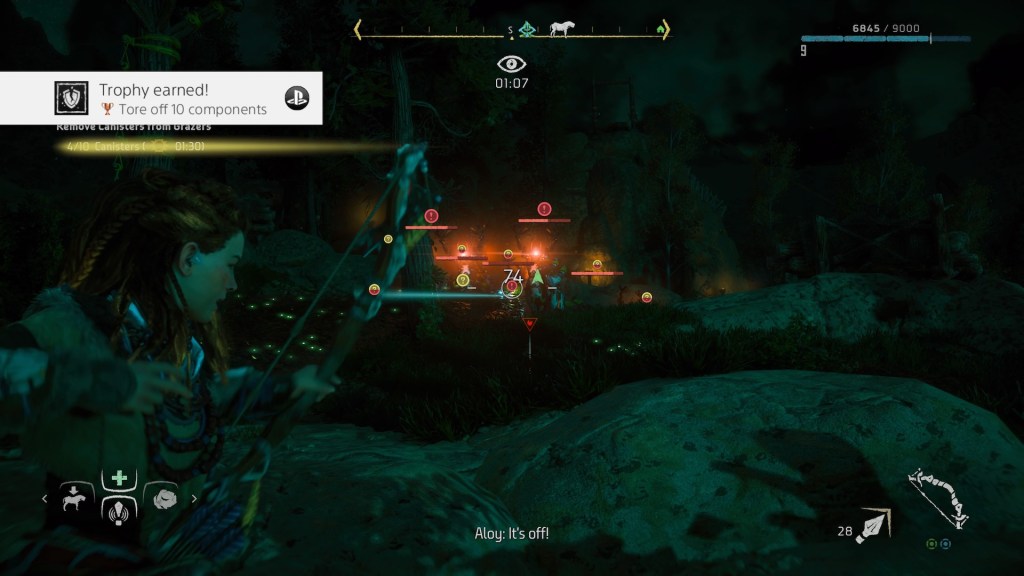This screenshot has width=1024, height=576.
Task: Use the green cross medicine pouch
Action: click(x=119, y=478)
